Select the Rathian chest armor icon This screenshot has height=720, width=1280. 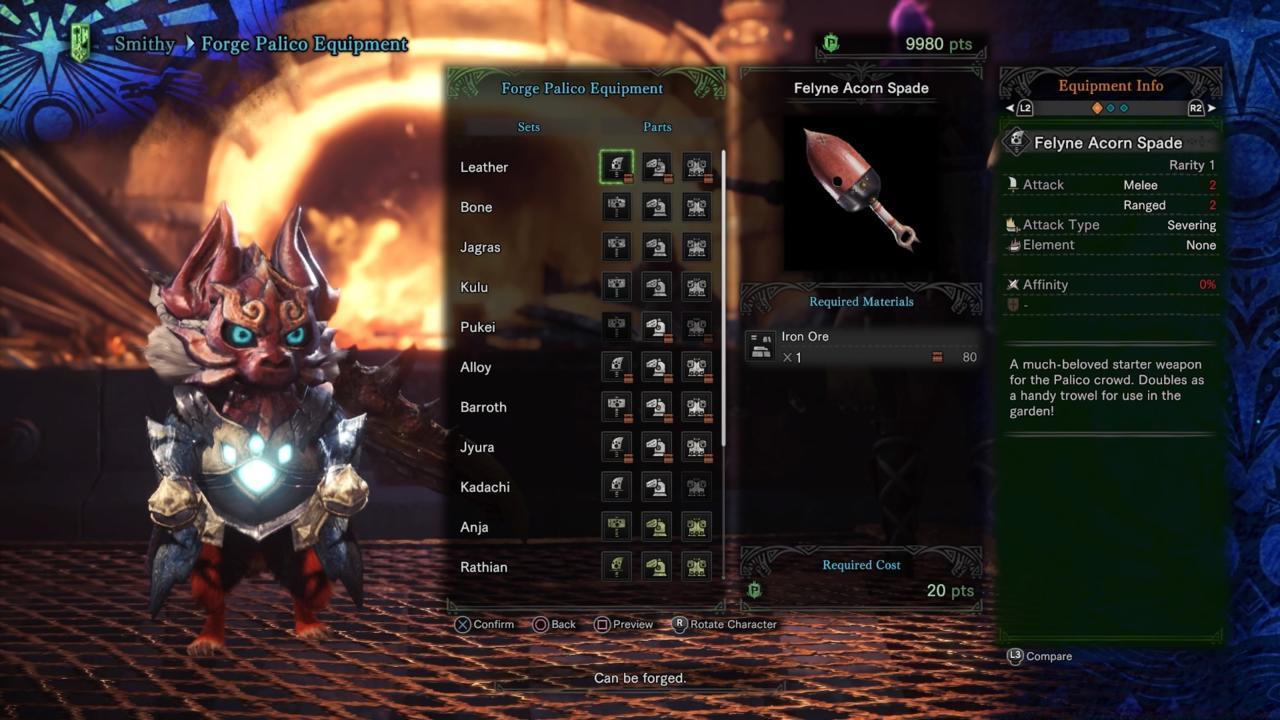pos(697,567)
